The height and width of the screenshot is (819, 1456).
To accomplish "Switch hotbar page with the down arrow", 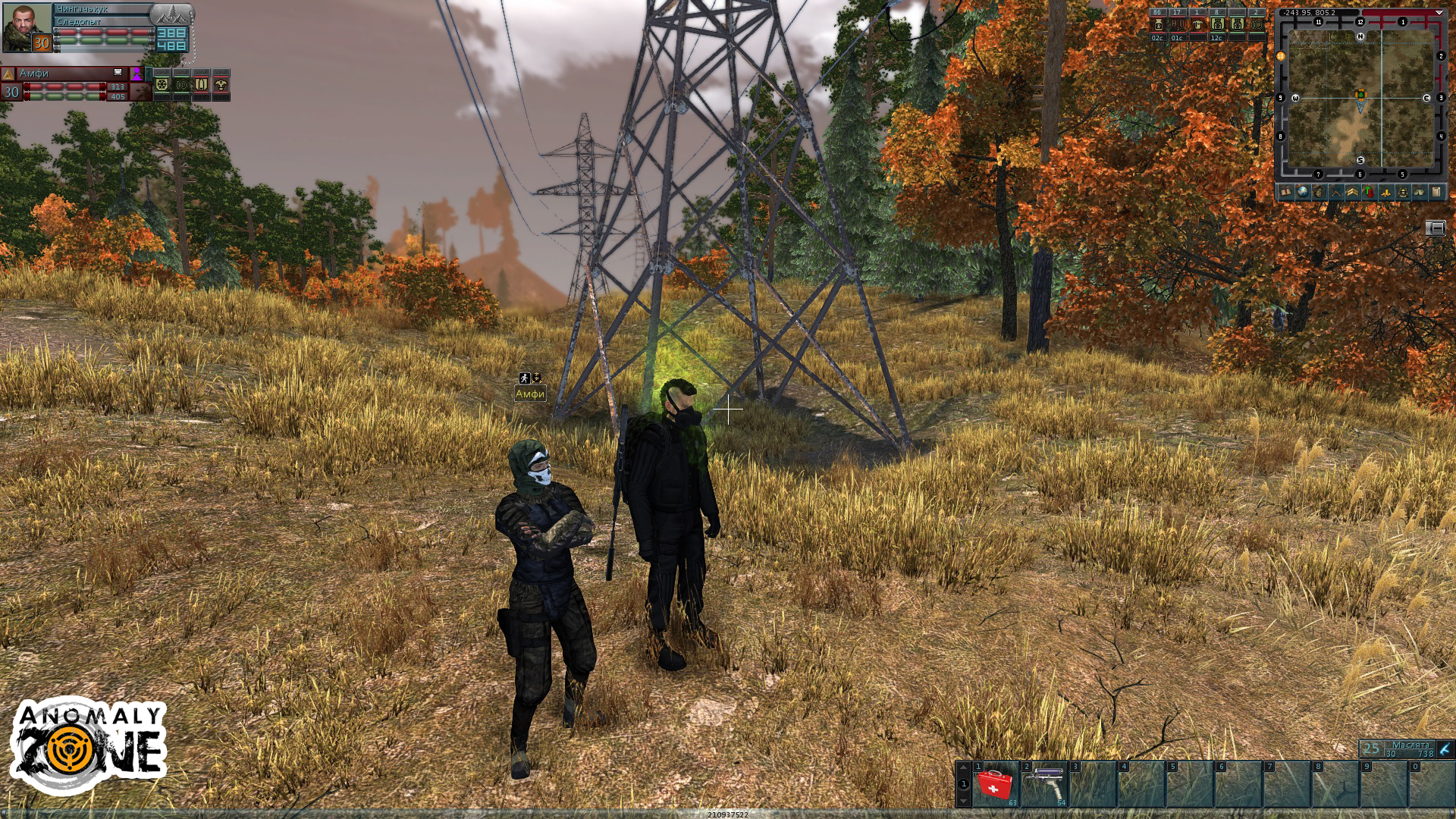I will [x=963, y=800].
